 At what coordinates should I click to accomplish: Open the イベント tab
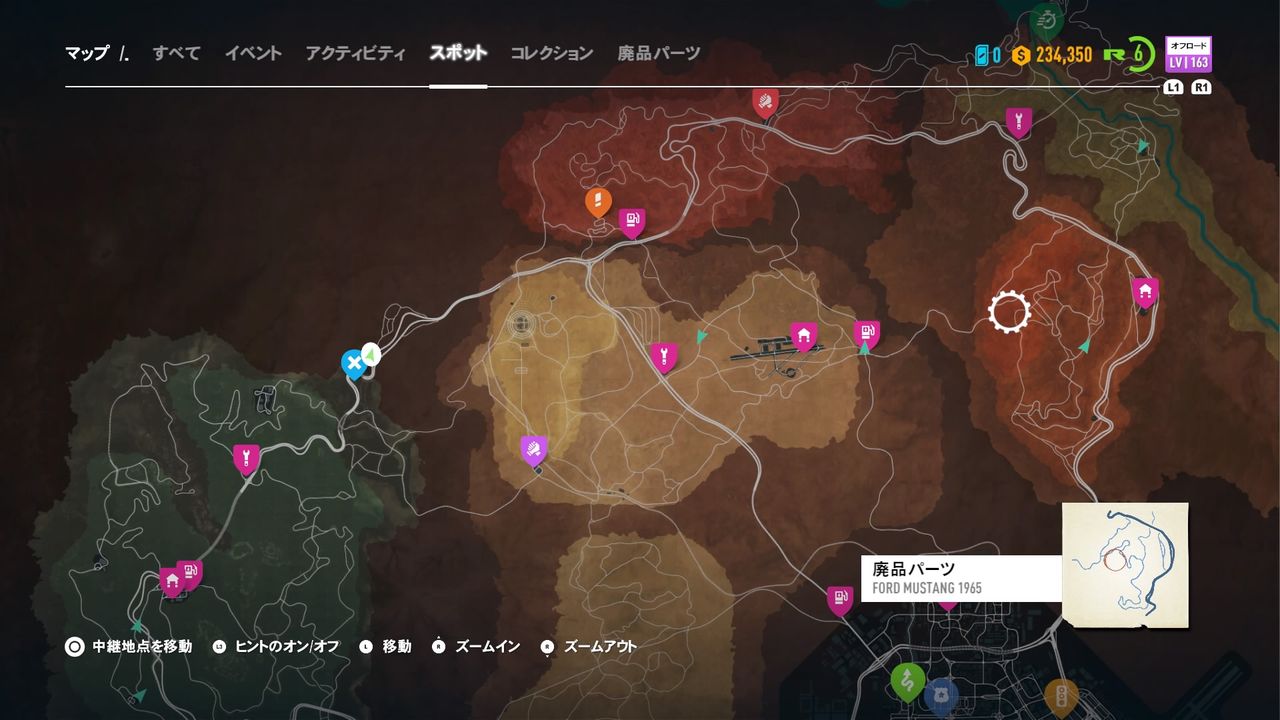pos(253,54)
